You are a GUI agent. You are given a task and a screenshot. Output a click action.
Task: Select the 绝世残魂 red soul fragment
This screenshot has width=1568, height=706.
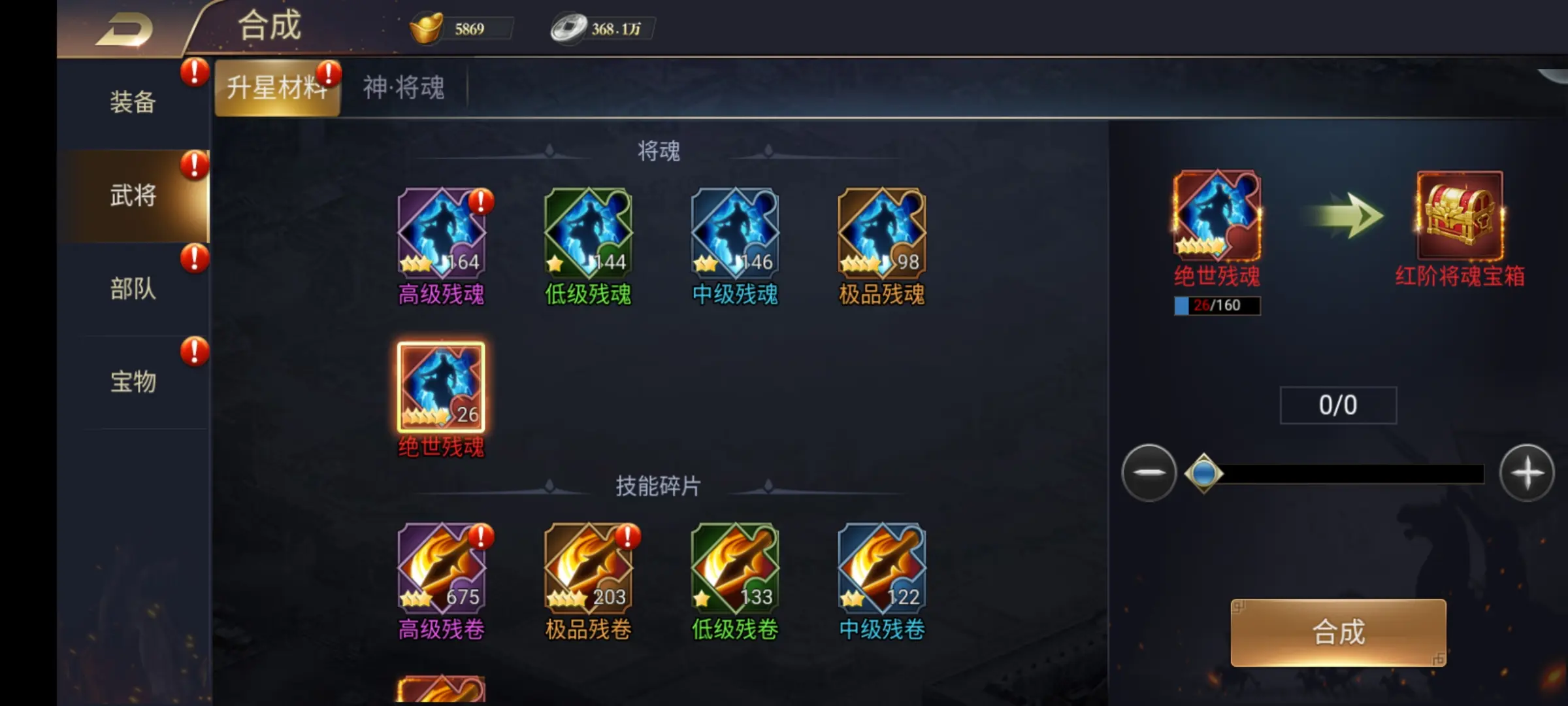pyautogui.click(x=441, y=389)
